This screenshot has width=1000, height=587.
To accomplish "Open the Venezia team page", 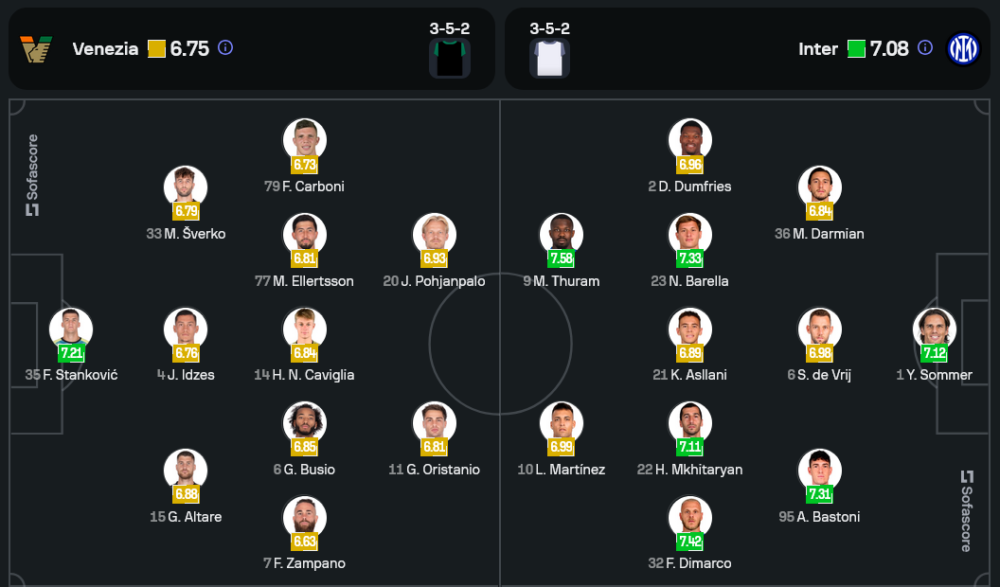I will coord(105,48).
